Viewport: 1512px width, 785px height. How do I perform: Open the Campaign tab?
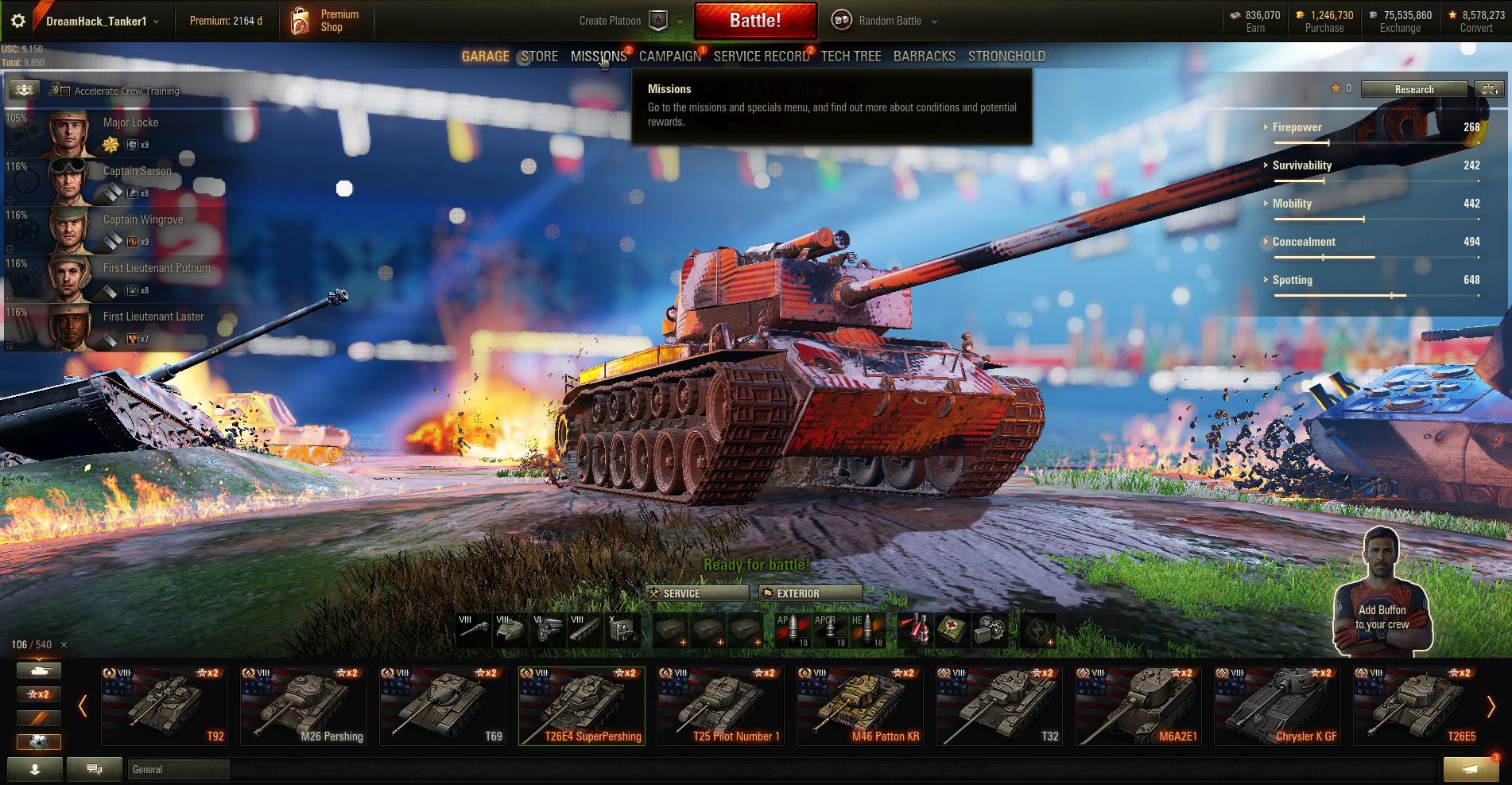tap(669, 56)
